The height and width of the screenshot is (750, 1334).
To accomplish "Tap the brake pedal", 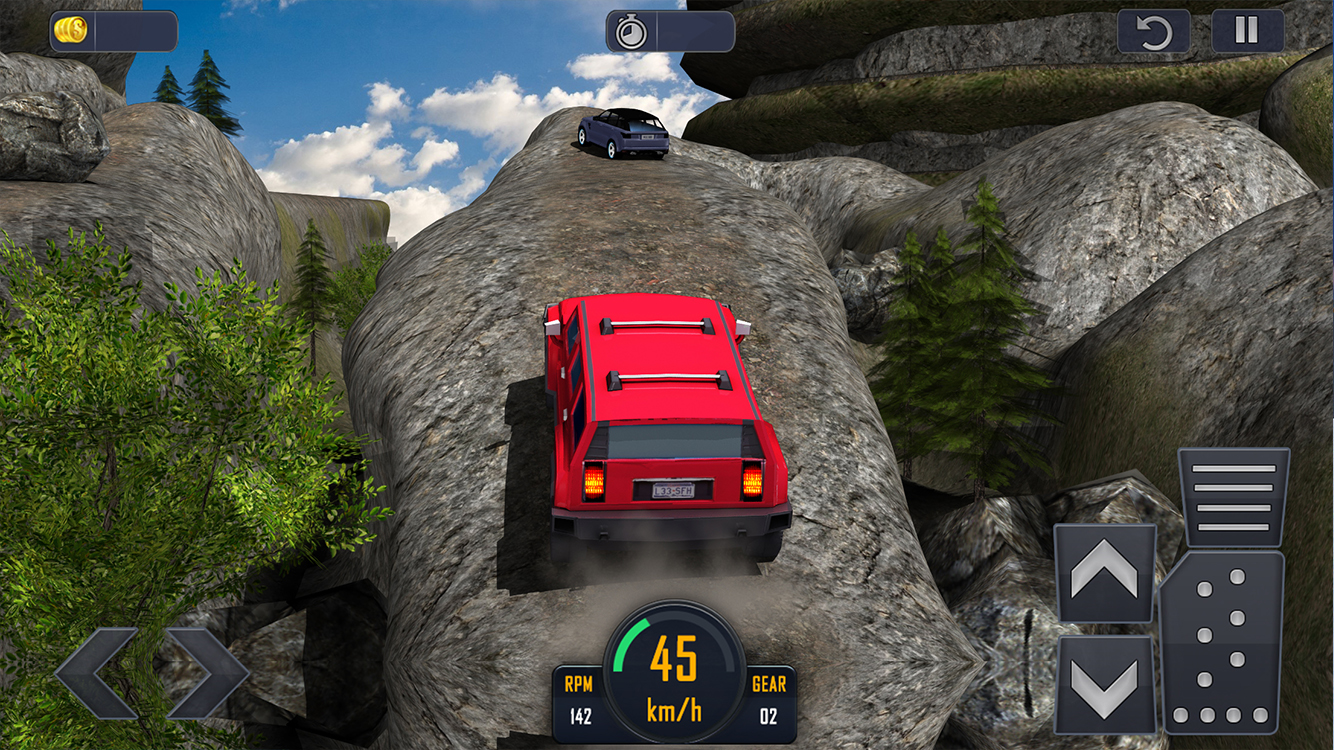I will pyautogui.click(x=1233, y=496).
